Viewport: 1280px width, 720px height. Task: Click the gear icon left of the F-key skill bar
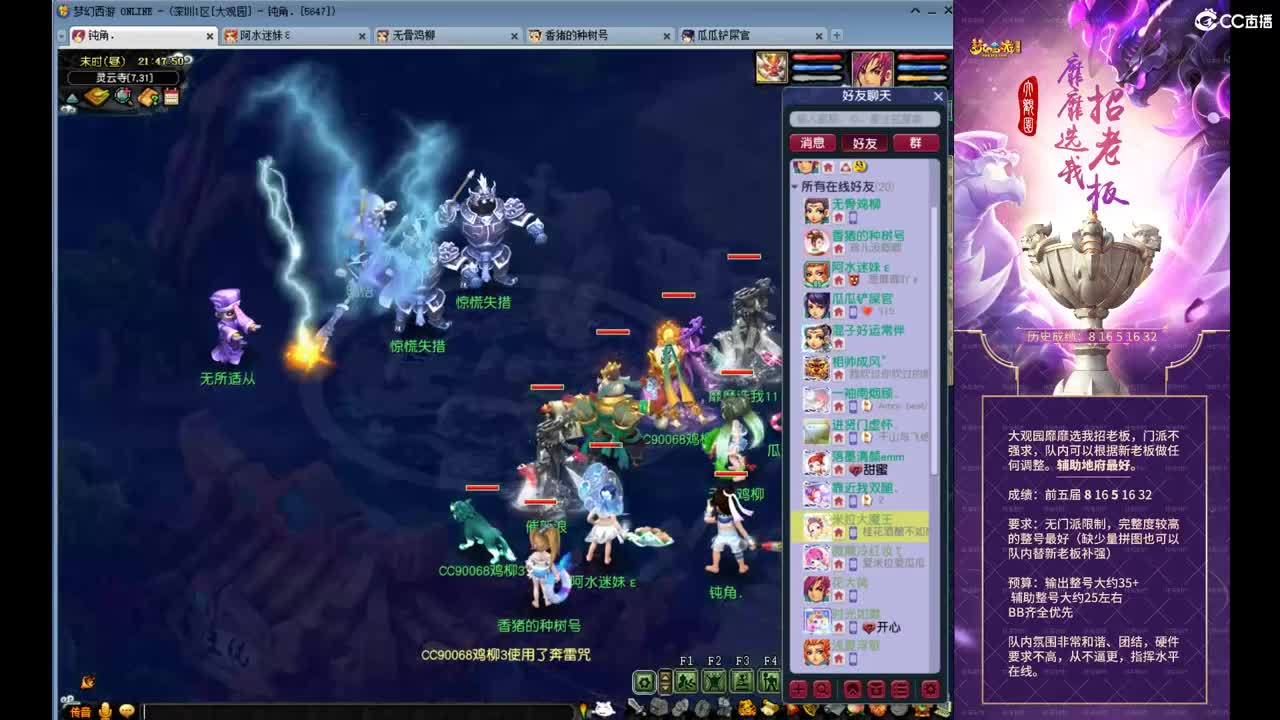coord(643,680)
